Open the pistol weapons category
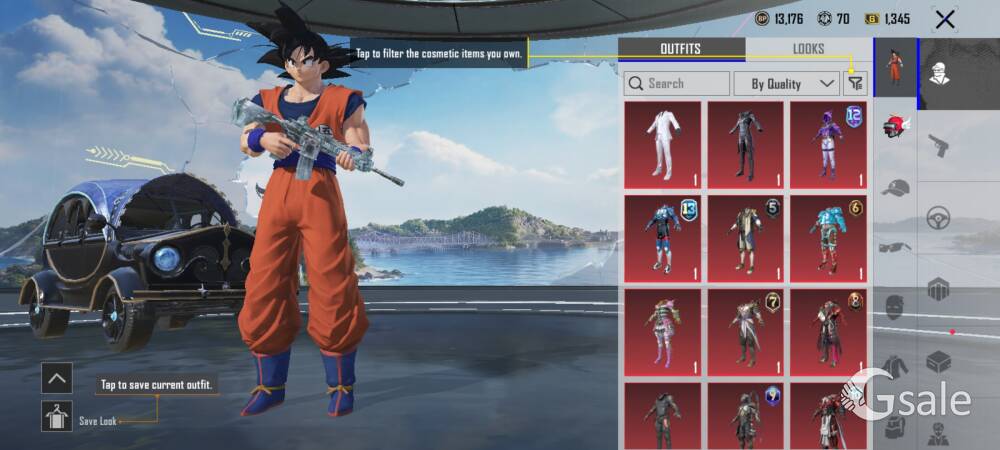 point(937,146)
